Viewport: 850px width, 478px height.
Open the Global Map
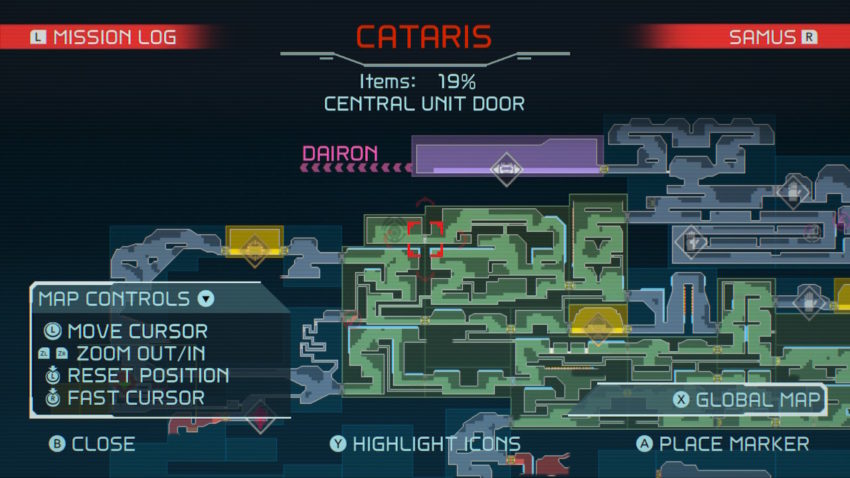pyautogui.click(x=747, y=401)
